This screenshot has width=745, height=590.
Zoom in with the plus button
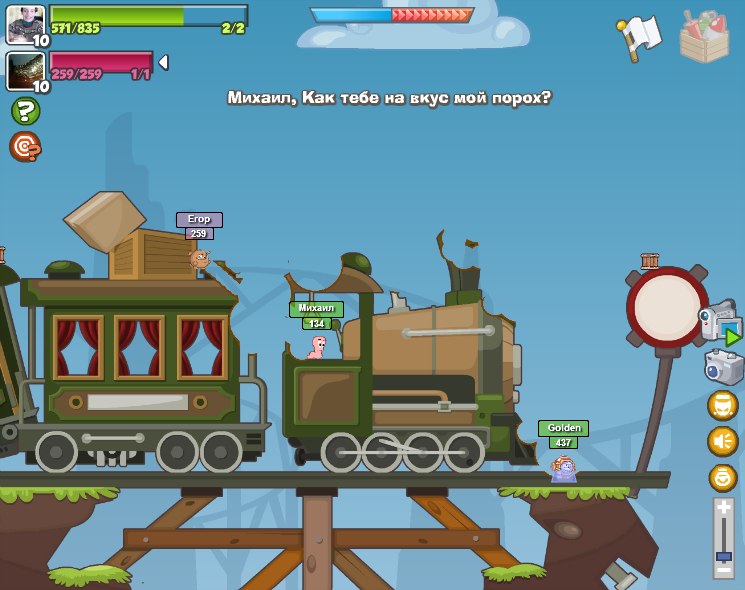[x=723, y=508]
